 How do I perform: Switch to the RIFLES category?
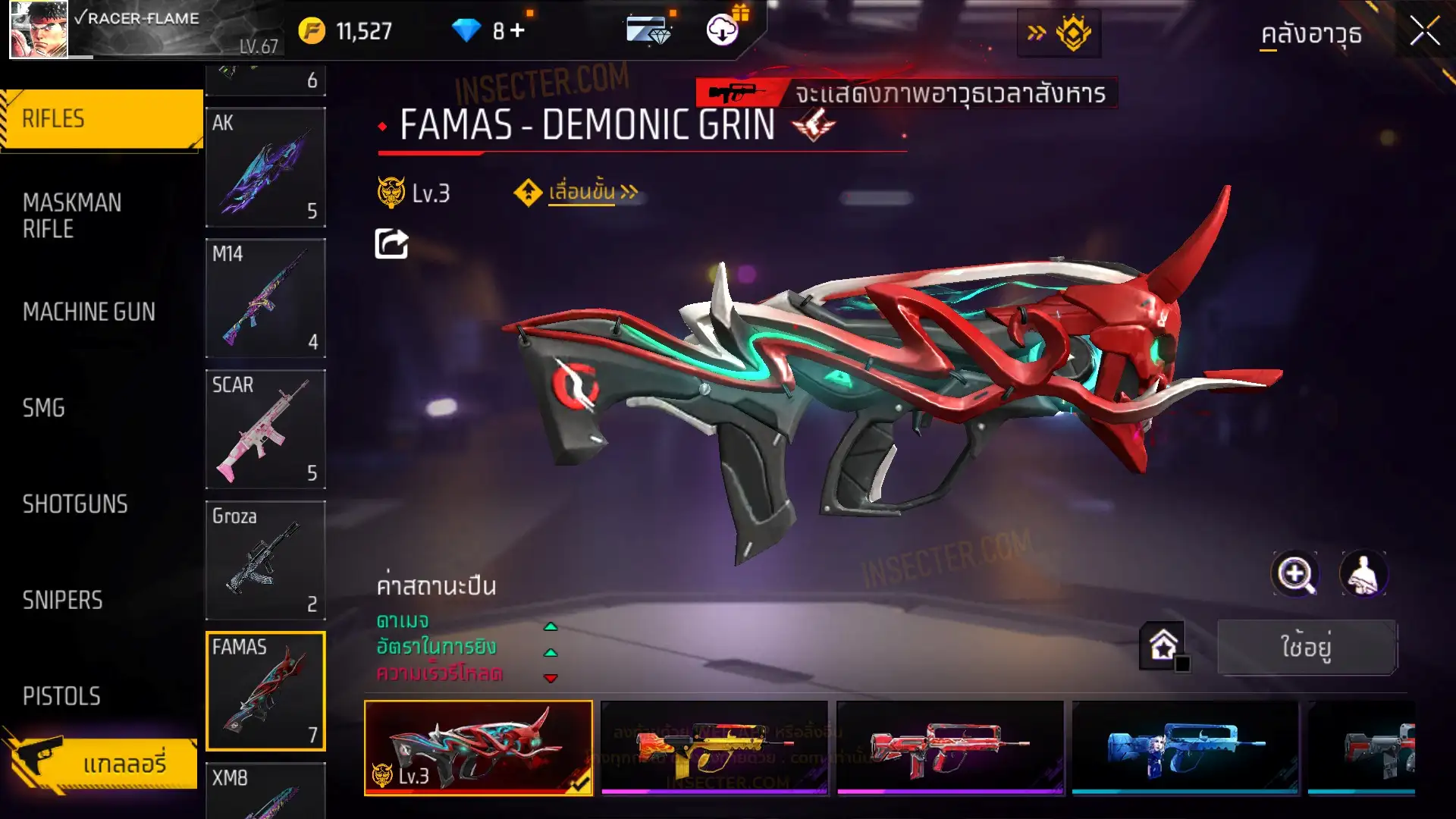[x=102, y=119]
